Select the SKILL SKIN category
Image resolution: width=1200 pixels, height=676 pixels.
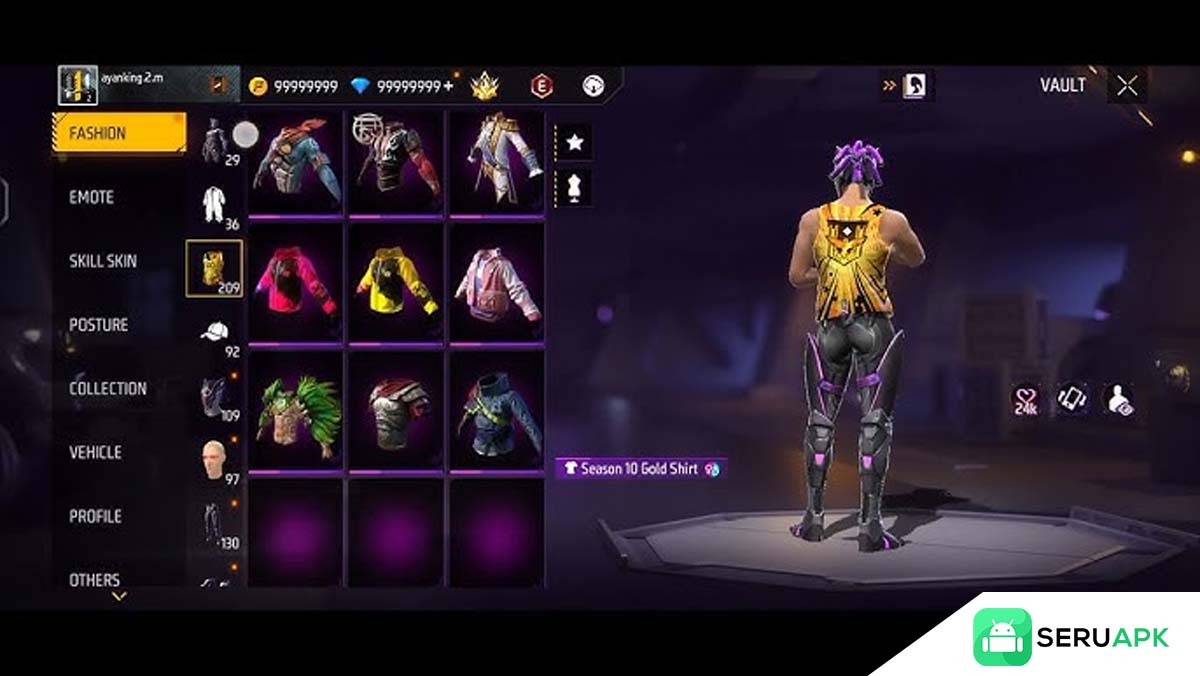coord(103,262)
